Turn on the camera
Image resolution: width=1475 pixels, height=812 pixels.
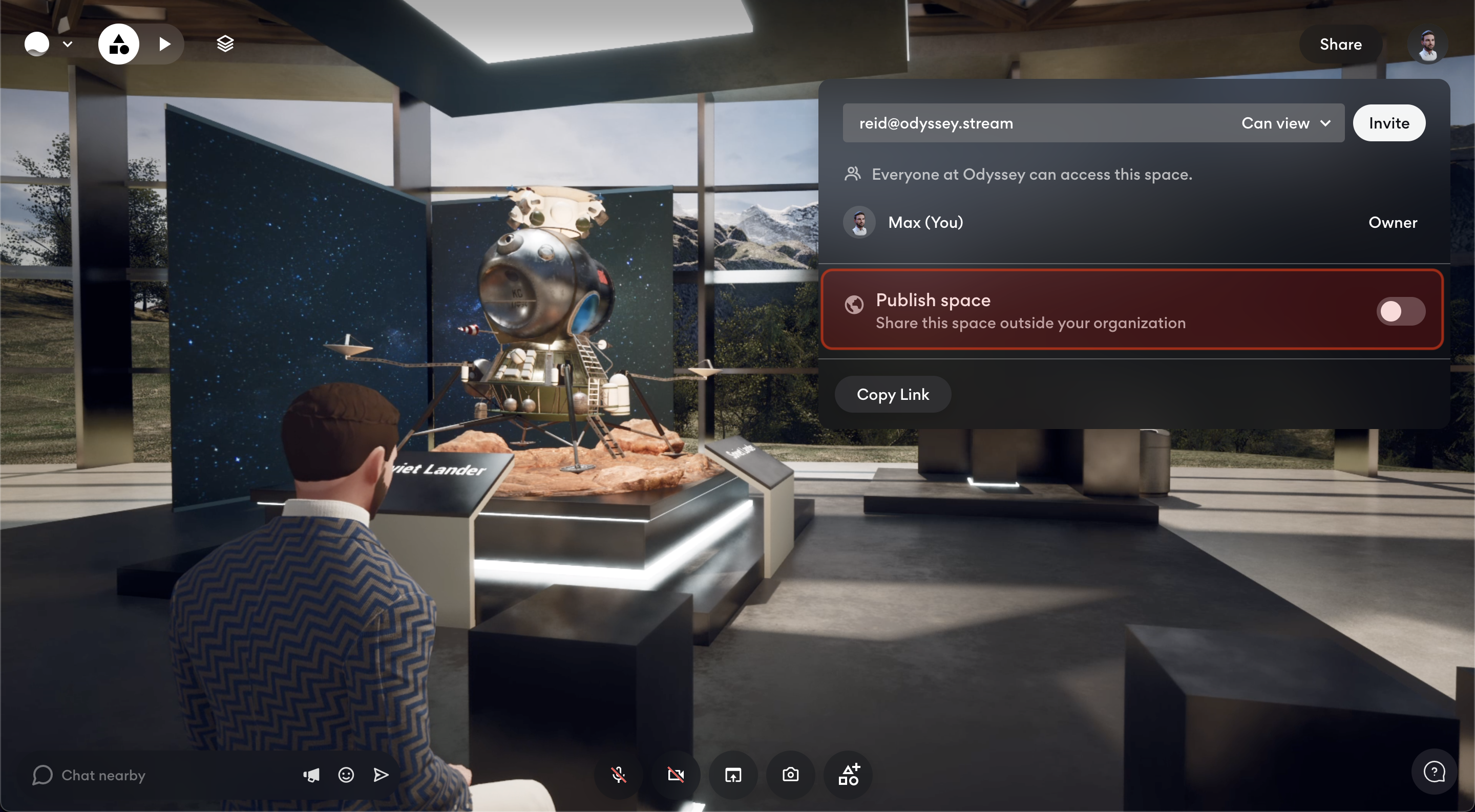point(676,775)
